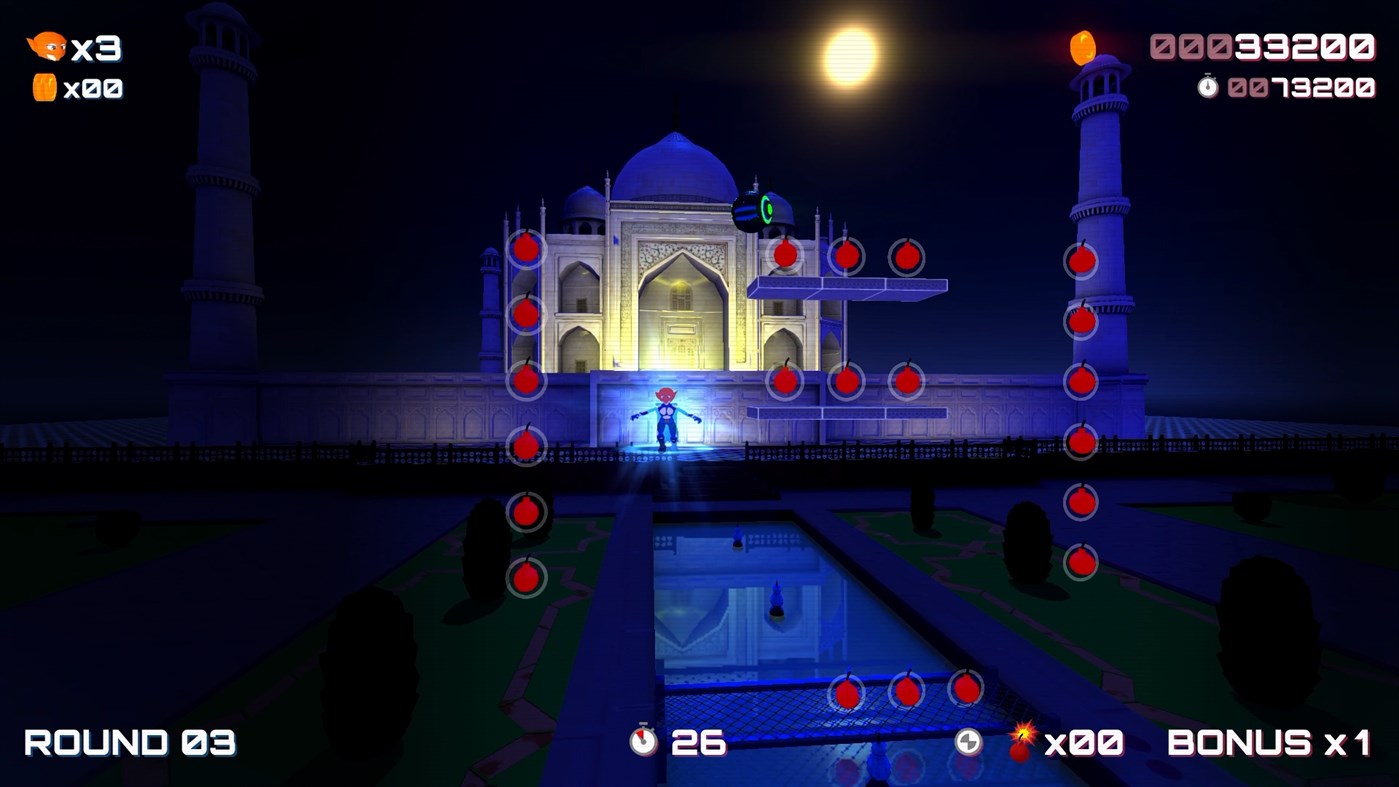Click the topmost bomb on the left column

[x=525, y=248]
